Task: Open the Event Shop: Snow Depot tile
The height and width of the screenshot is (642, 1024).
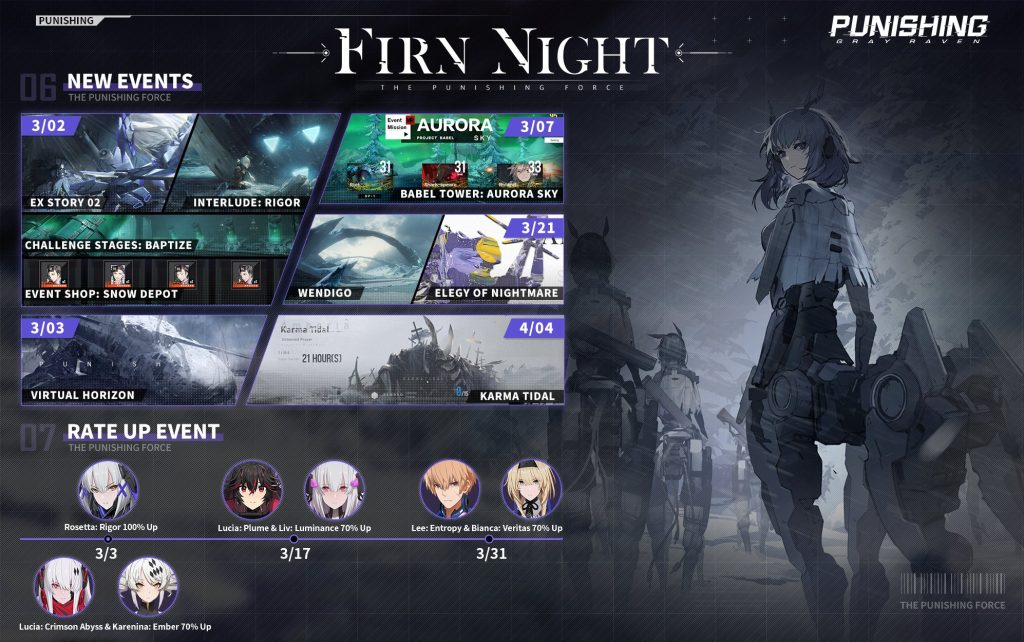Action: [145, 278]
